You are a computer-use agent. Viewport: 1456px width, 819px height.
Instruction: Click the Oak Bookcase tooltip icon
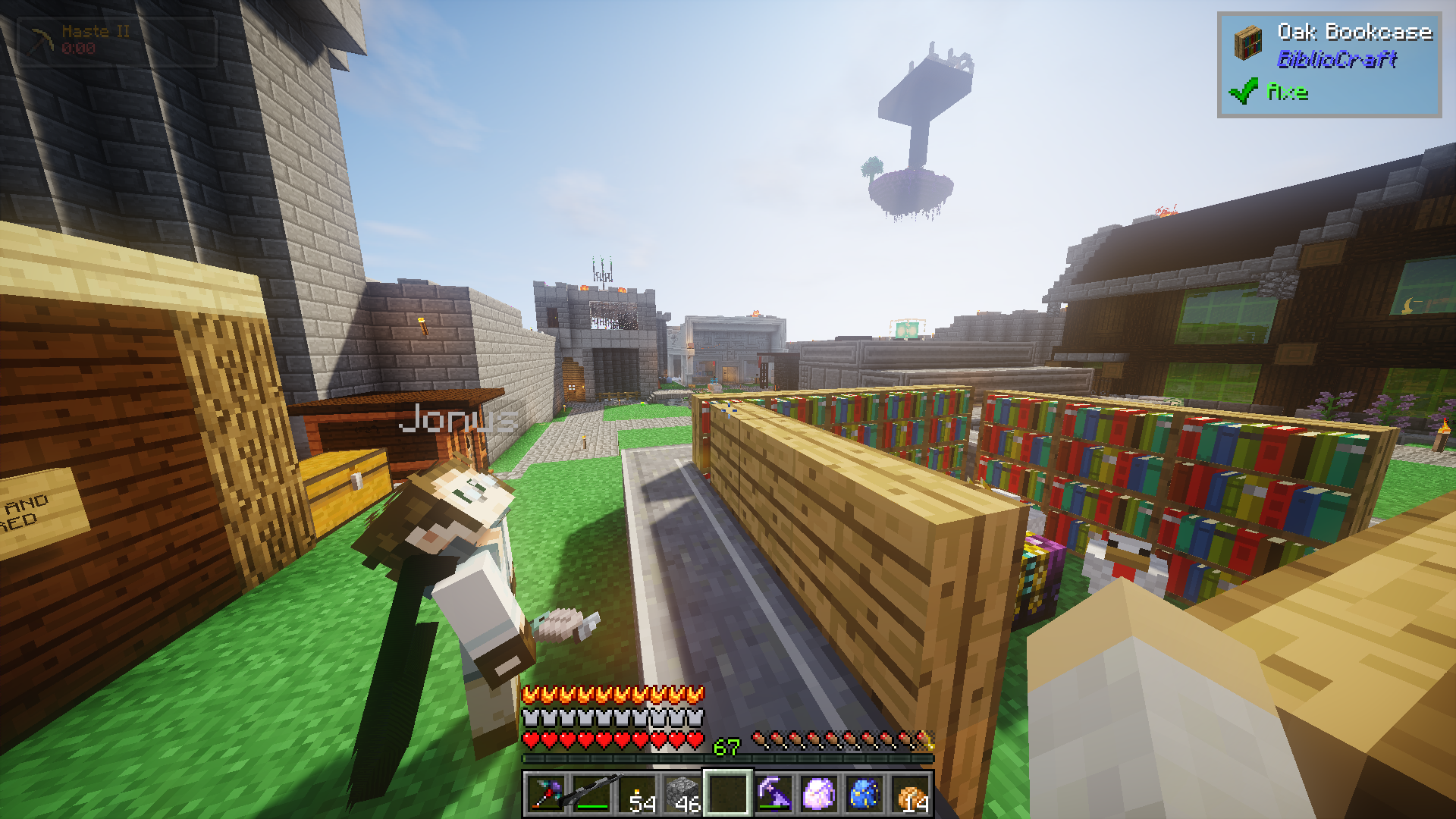[x=1247, y=42]
